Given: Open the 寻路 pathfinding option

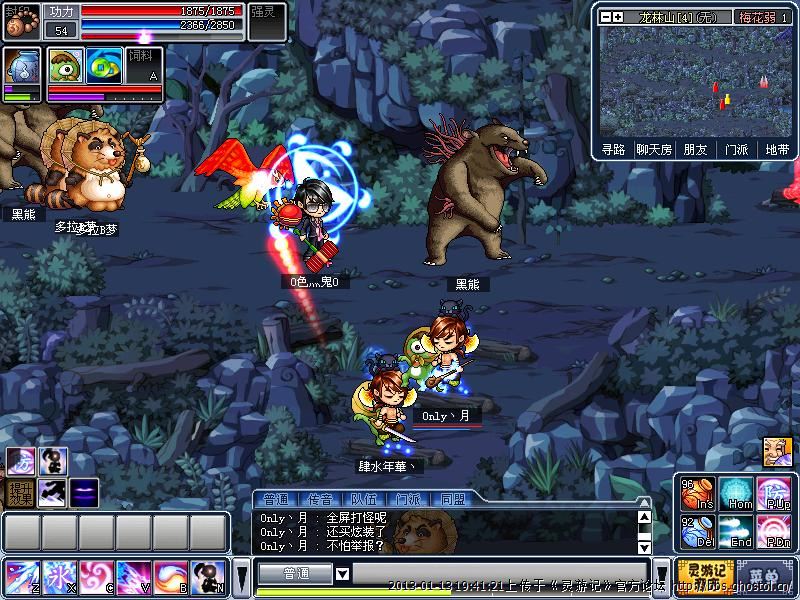Looking at the screenshot, I should click(613, 149).
